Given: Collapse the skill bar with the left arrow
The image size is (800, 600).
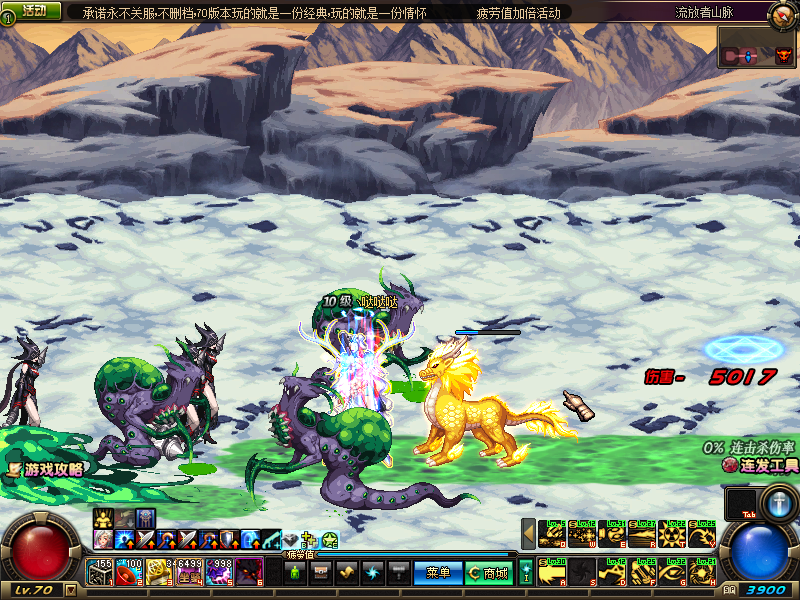Looking at the screenshot, I should click(528, 534).
